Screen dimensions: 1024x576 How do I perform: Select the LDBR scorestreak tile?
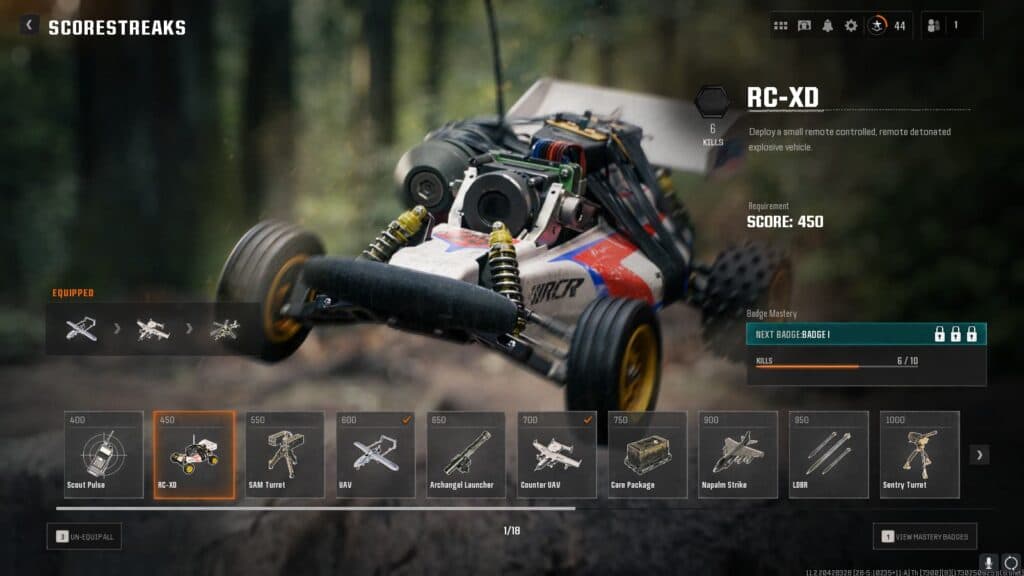click(828, 454)
